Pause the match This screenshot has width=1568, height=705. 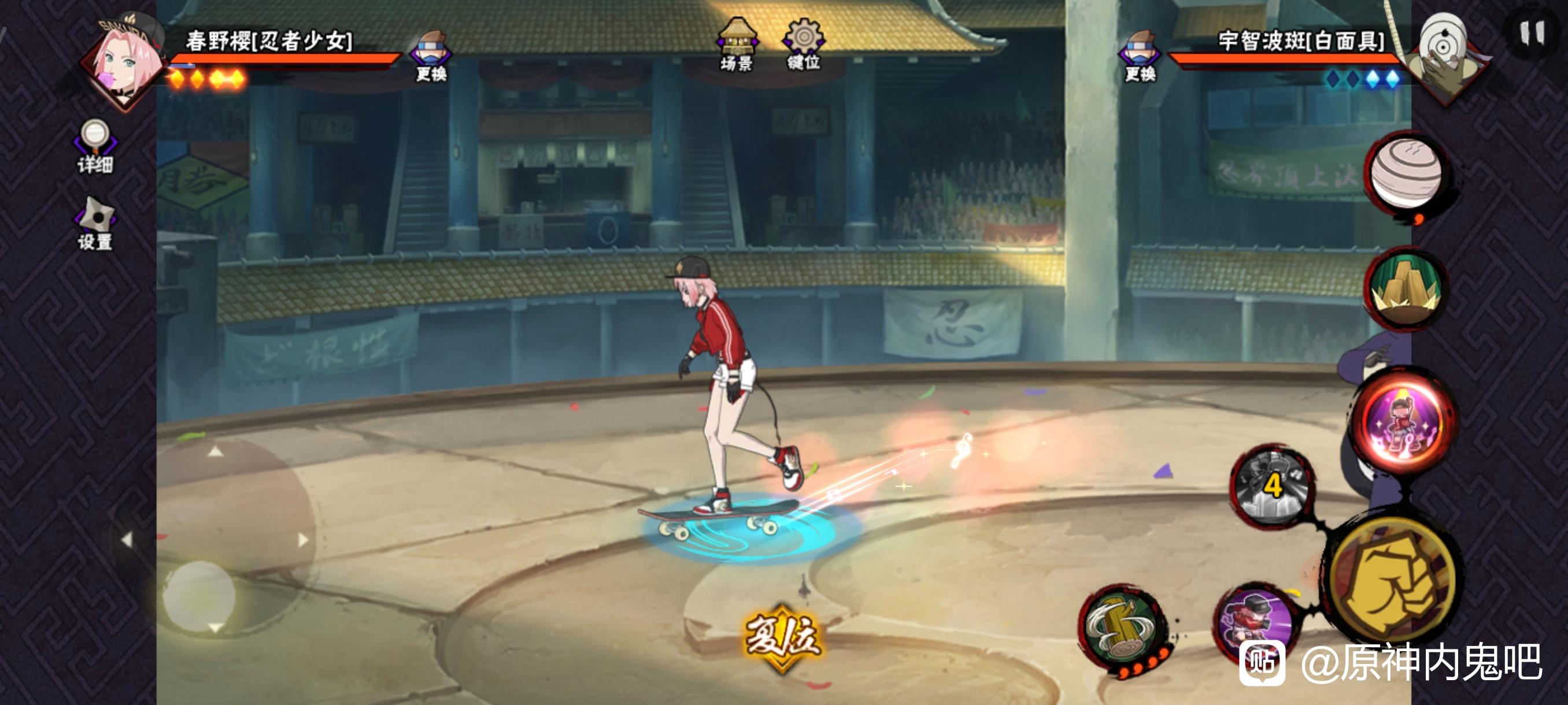click(1532, 34)
